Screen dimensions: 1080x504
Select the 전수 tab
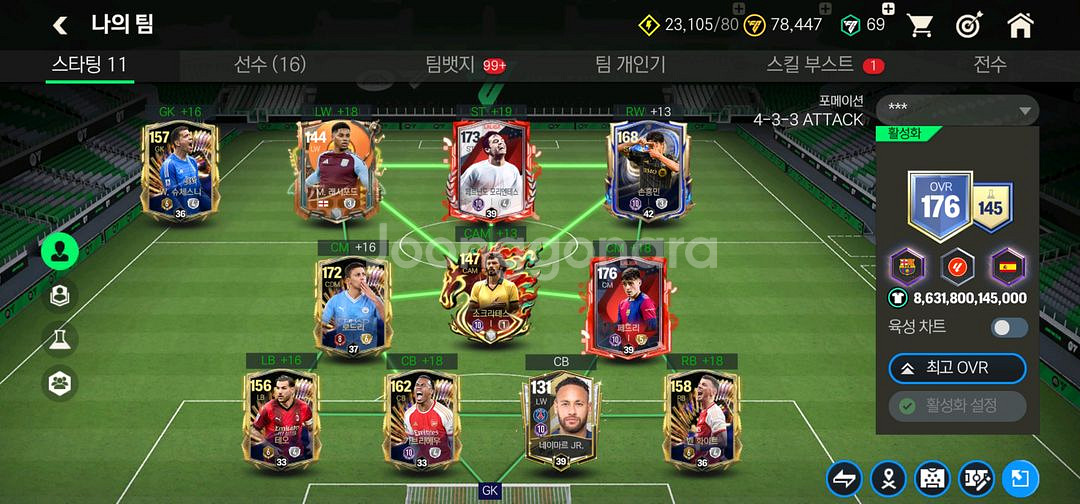tap(989, 65)
